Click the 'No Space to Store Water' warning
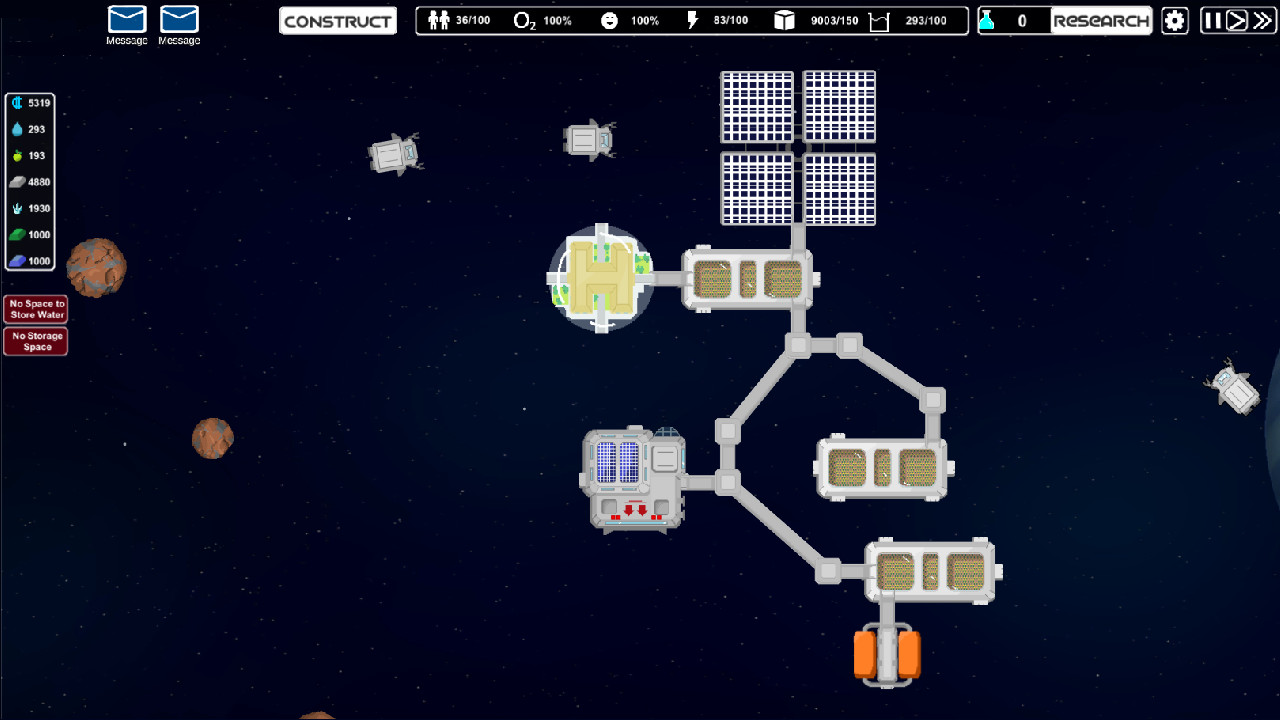The image size is (1280, 720). click(x=36, y=308)
